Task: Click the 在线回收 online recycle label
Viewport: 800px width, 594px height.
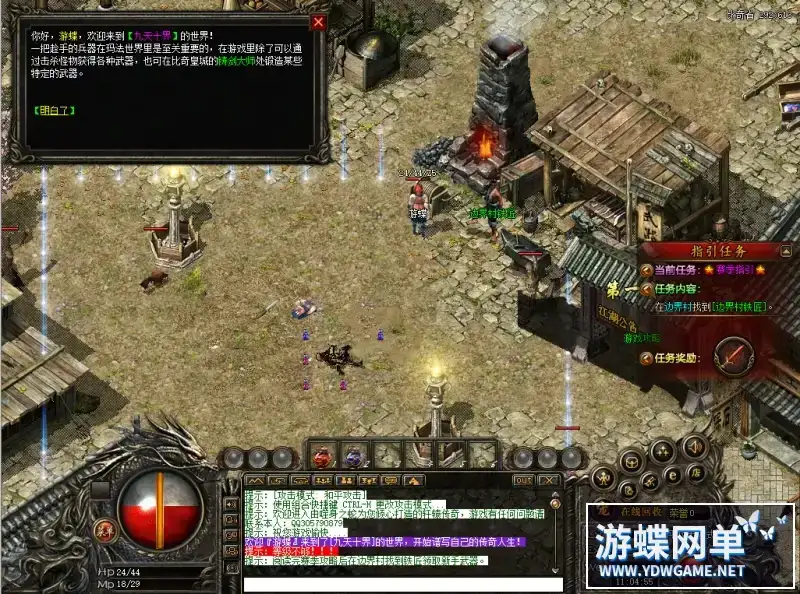Action: pos(641,513)
